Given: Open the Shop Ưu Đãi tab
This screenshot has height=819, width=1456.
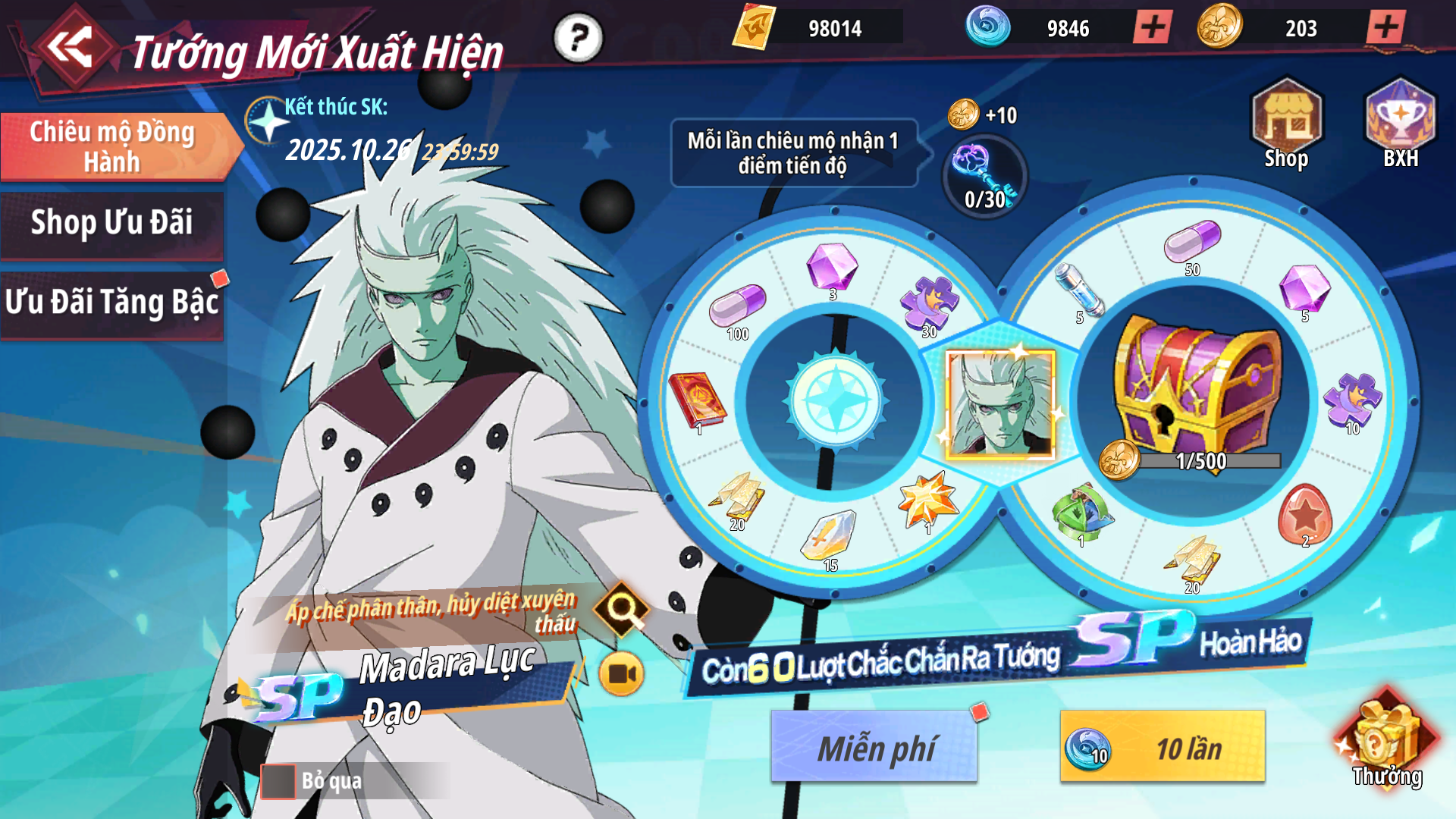Looking at the screenshot, I should pos(112,224).
